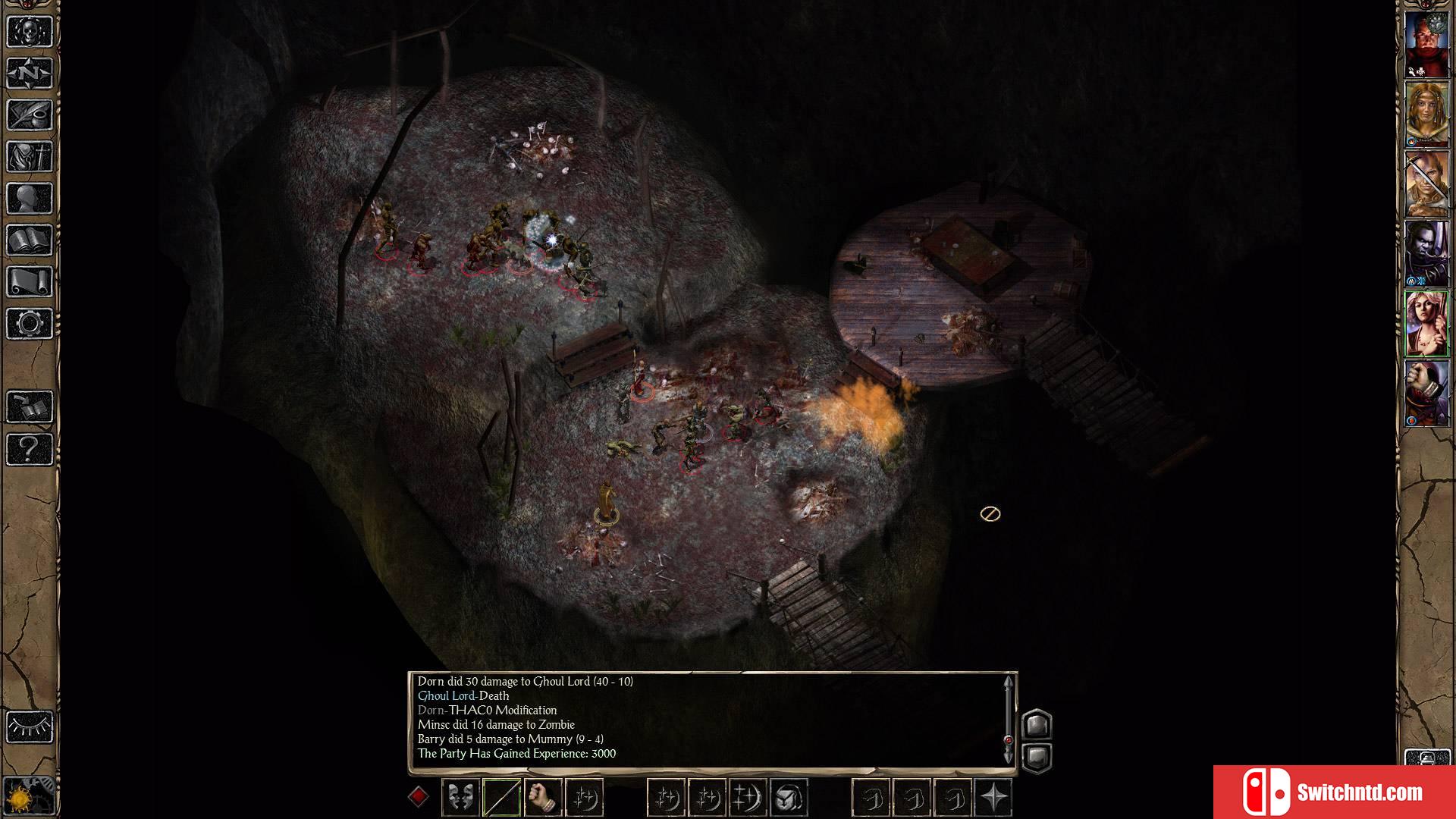Quick save with the book-and-arrow button
The image size is (1456, 819).
(x=30, y=407)
